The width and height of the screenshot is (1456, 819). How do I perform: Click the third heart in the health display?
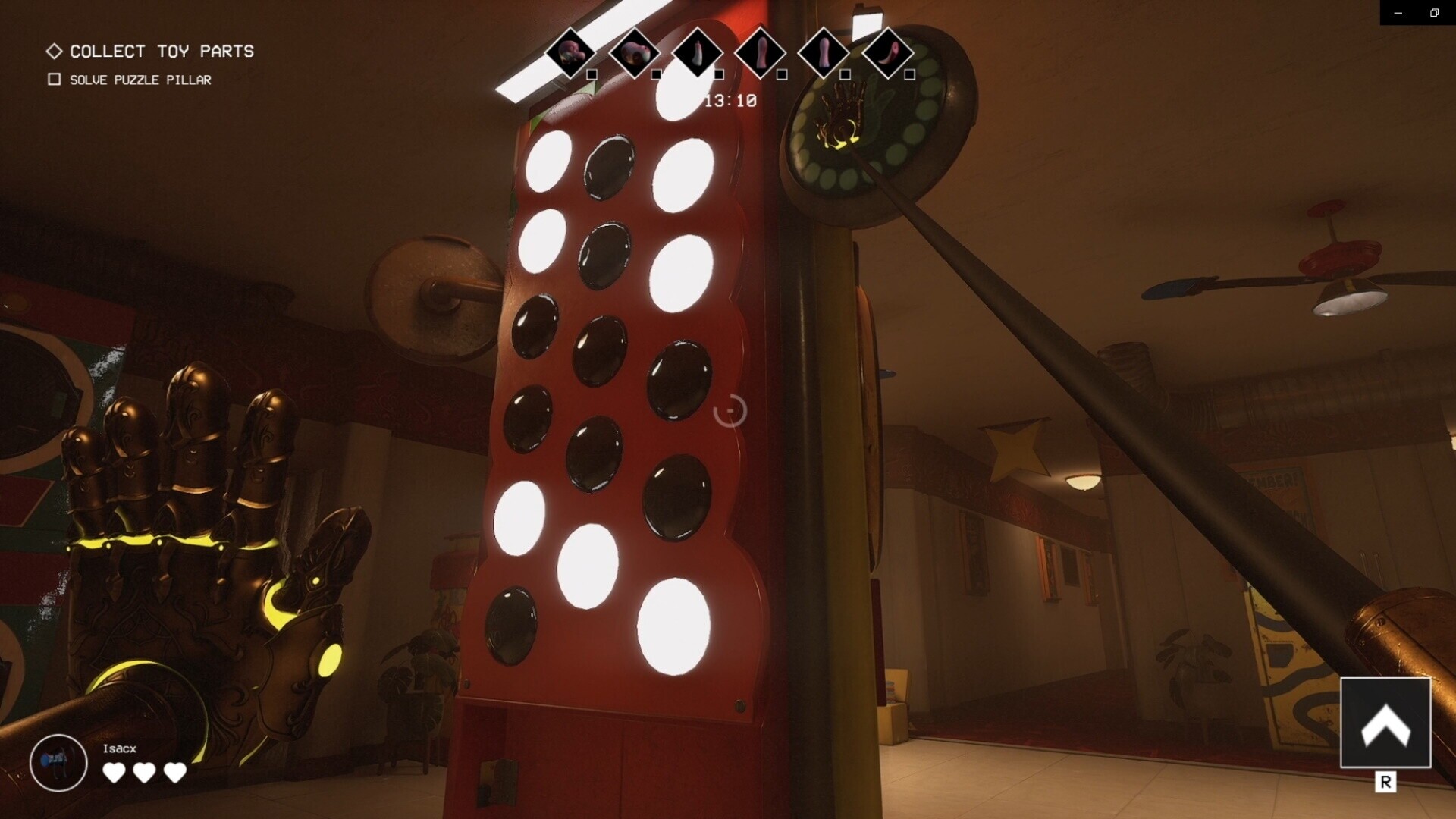pyautogui.click(x=175, y=773)
